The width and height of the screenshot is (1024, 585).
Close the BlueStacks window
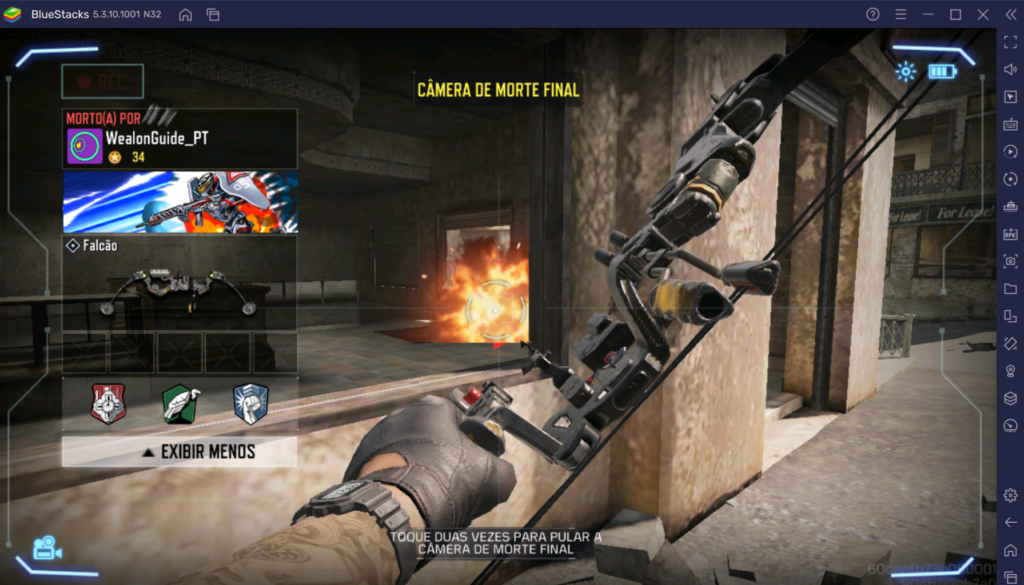(x=981, y=14)
